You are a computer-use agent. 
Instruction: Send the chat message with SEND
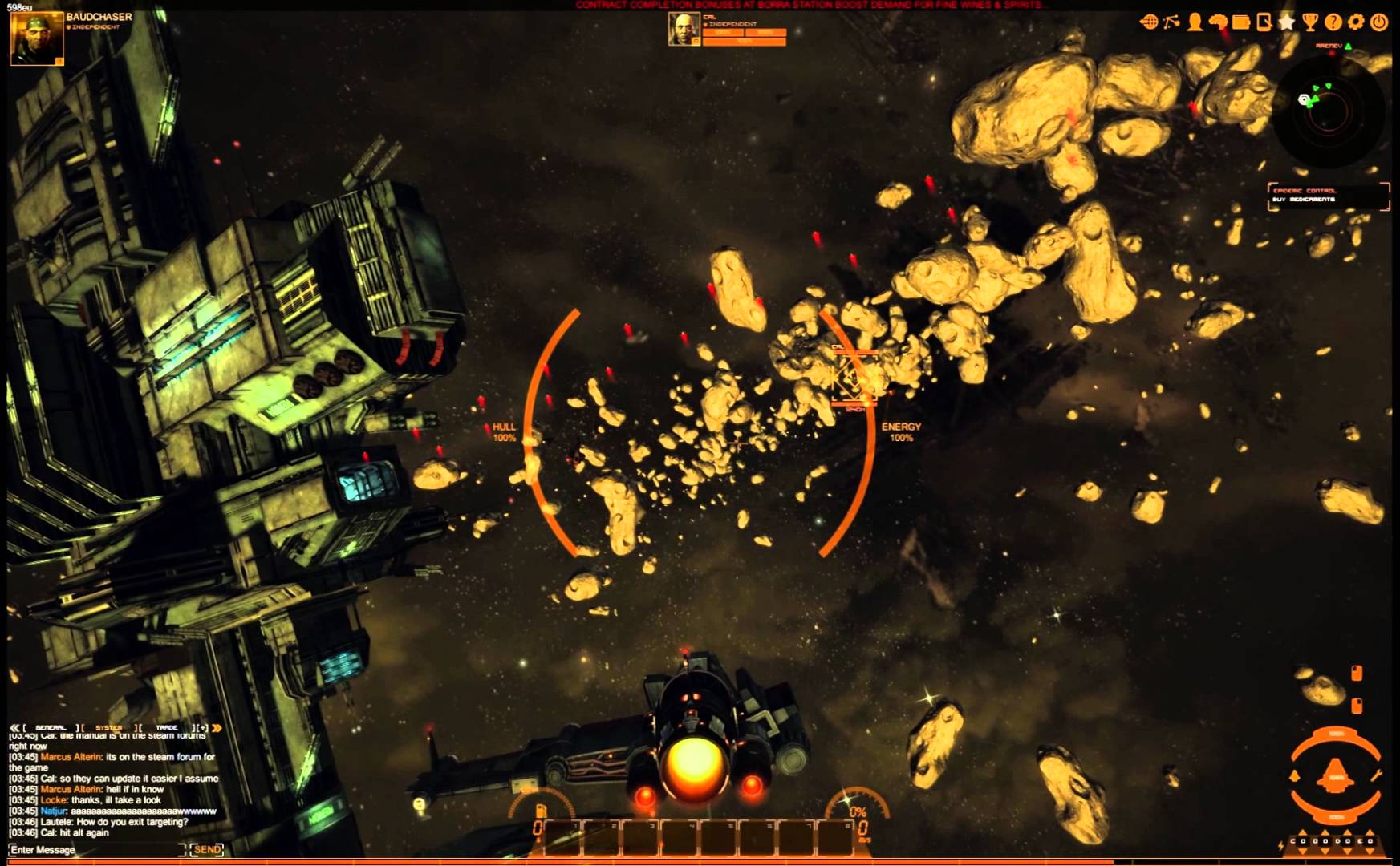[207, 850]
